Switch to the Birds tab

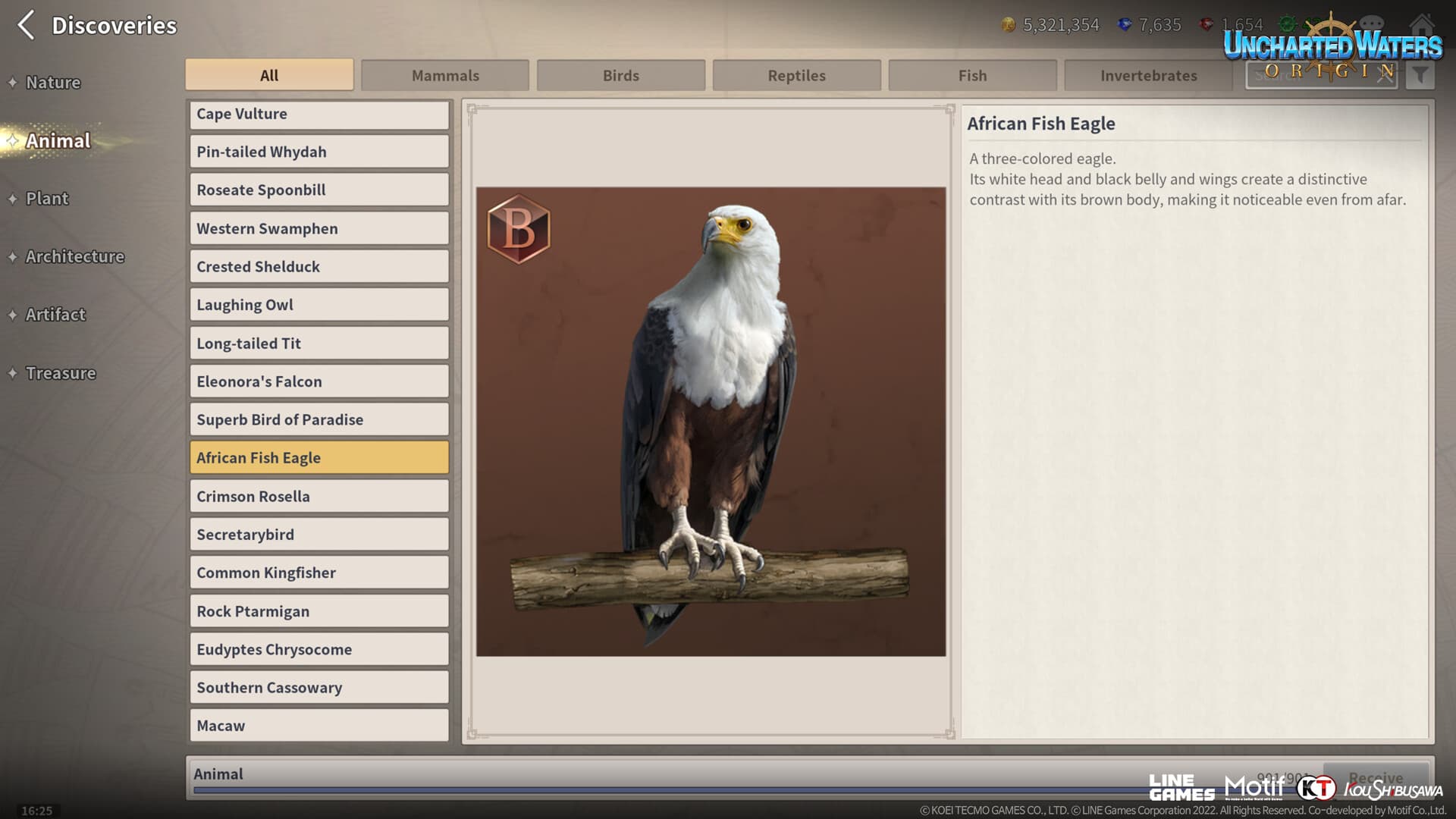click(x=620, y=75)
